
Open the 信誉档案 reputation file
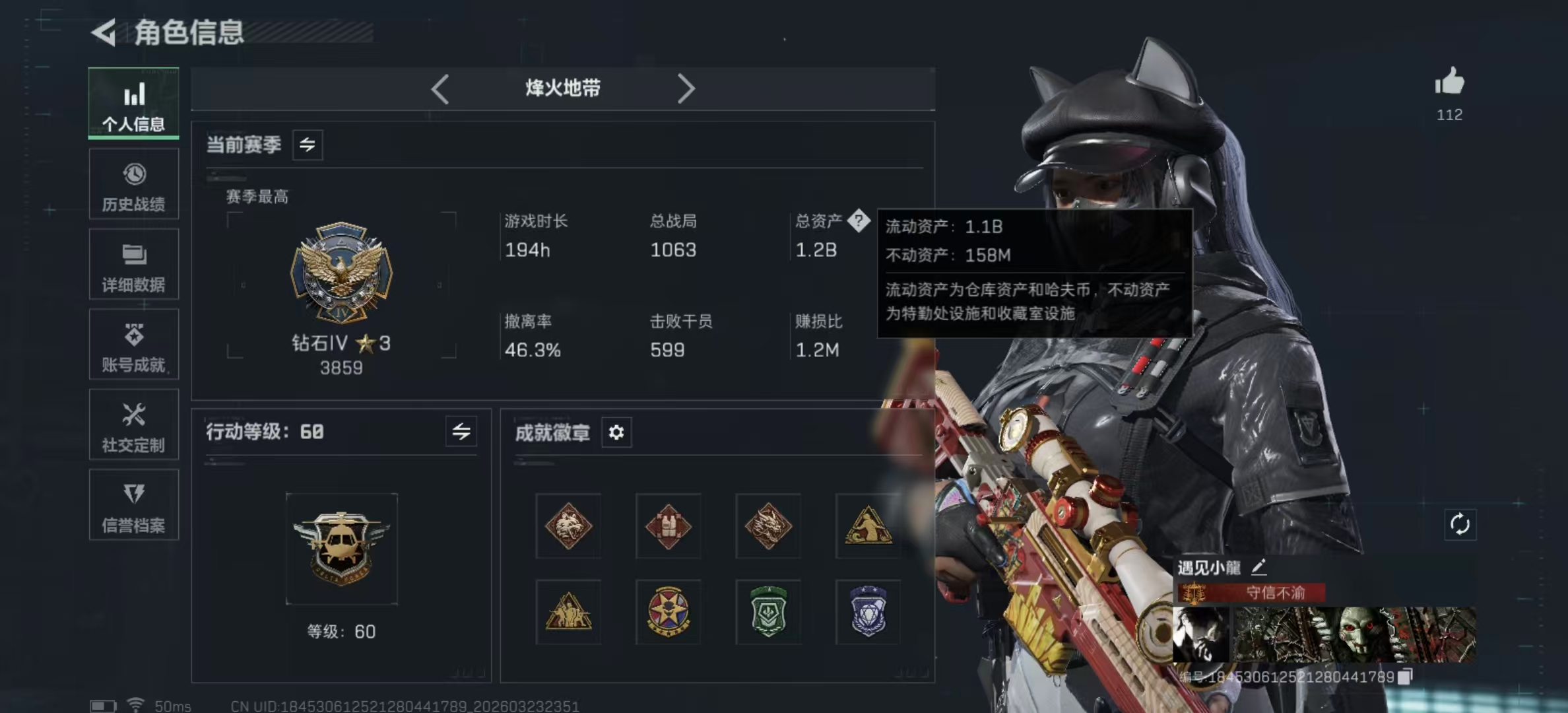click(x=134, y=506)
